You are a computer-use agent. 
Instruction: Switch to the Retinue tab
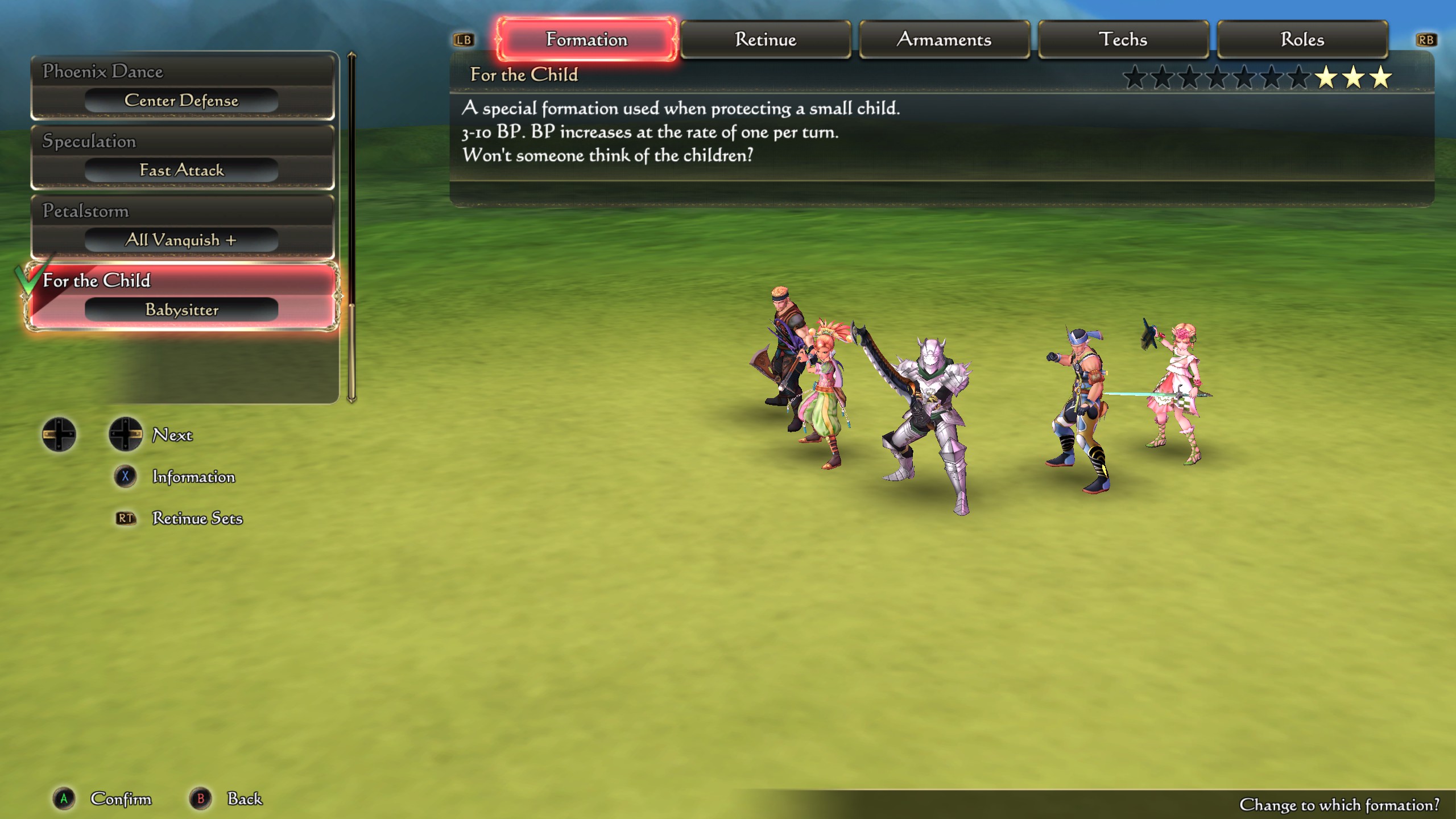(766, 39)
